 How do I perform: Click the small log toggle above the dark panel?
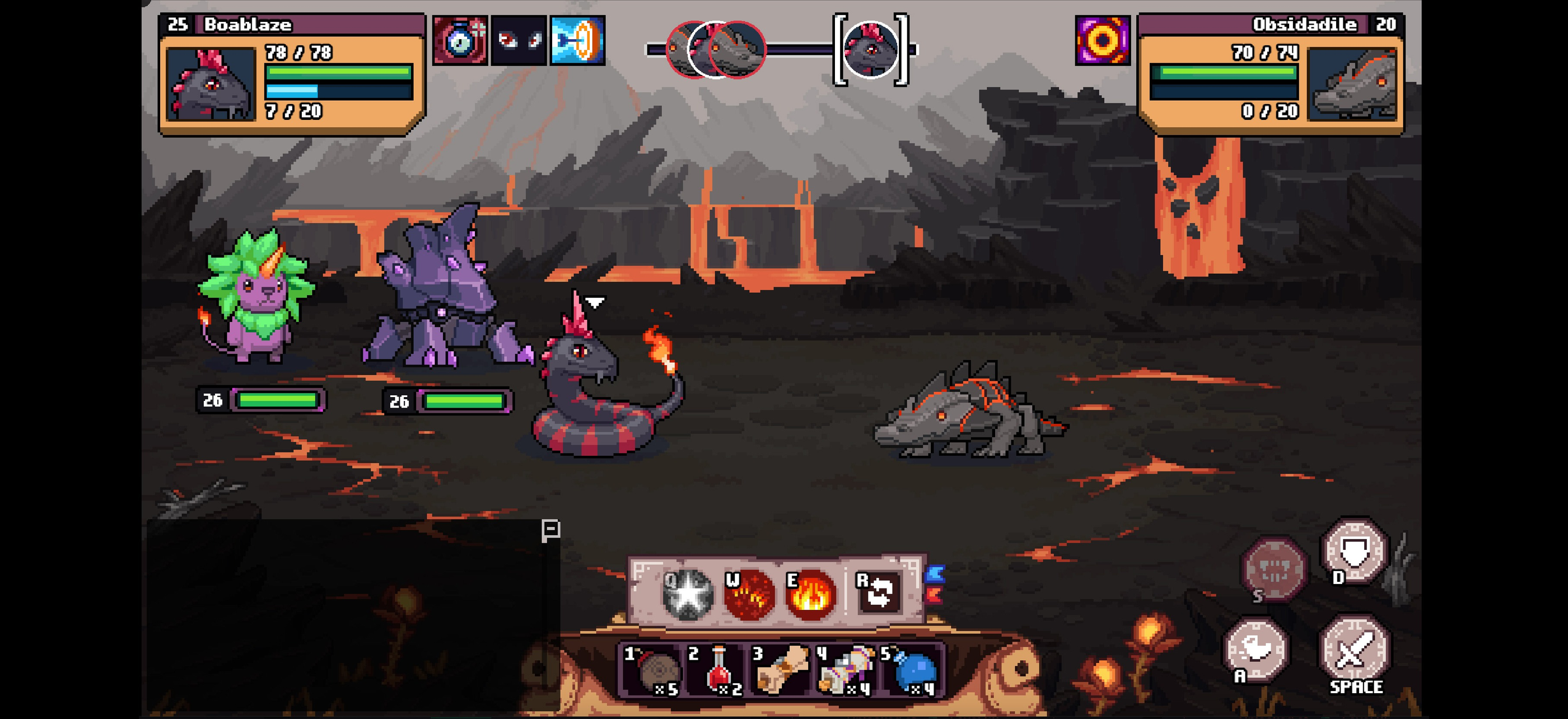550,530
